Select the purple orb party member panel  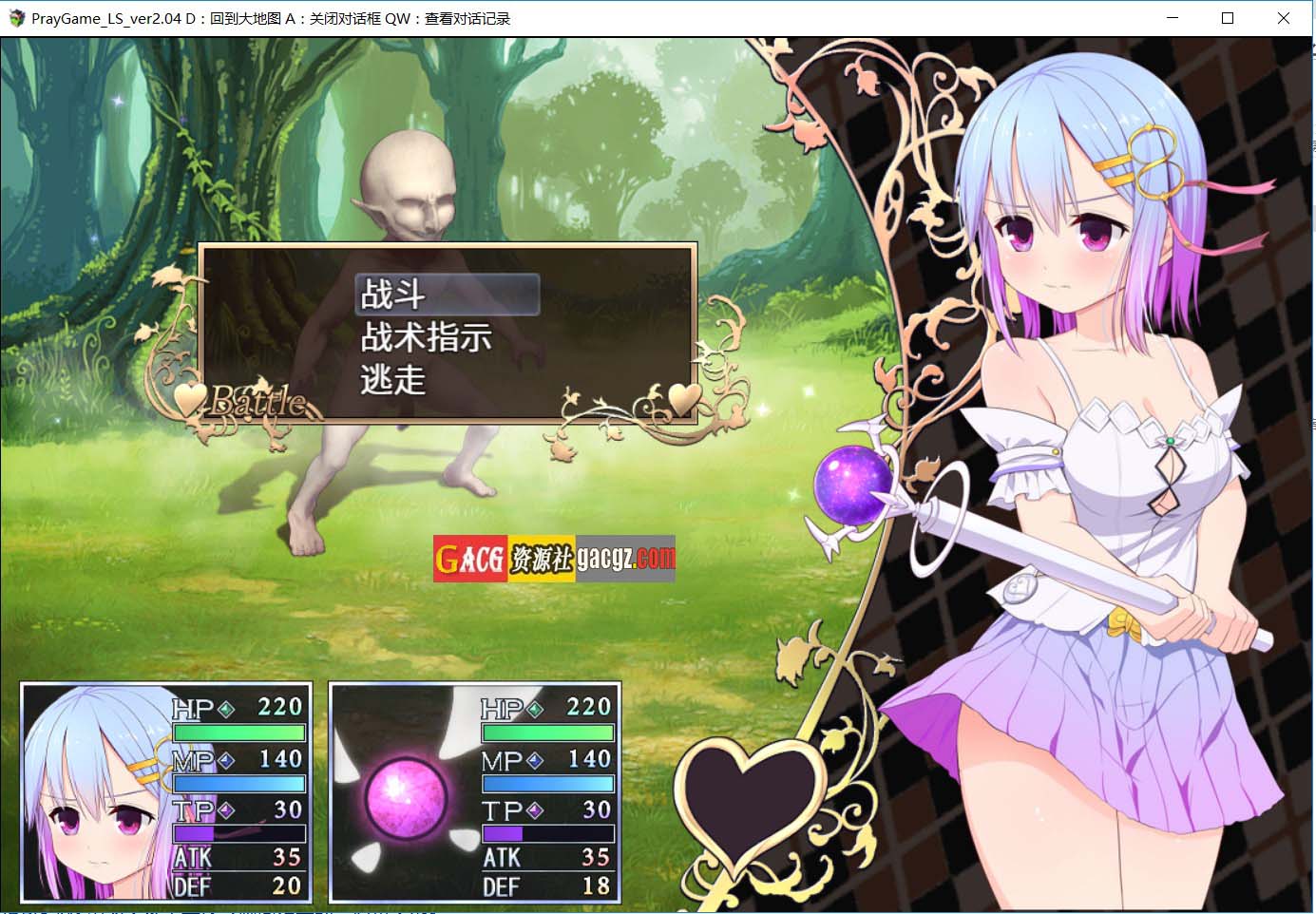[x=475, y=792]
